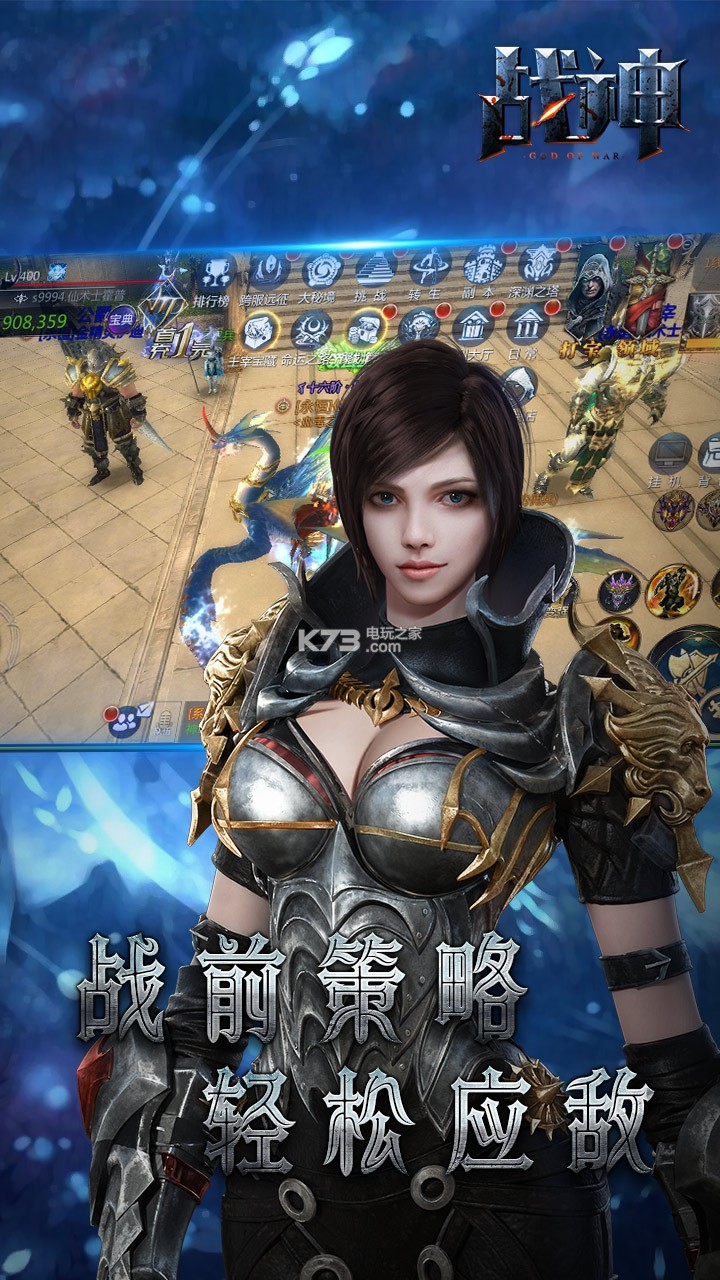720x1280 pixels.
Task: Enter the 大秘境 secret realm
Action: [322, 270]
